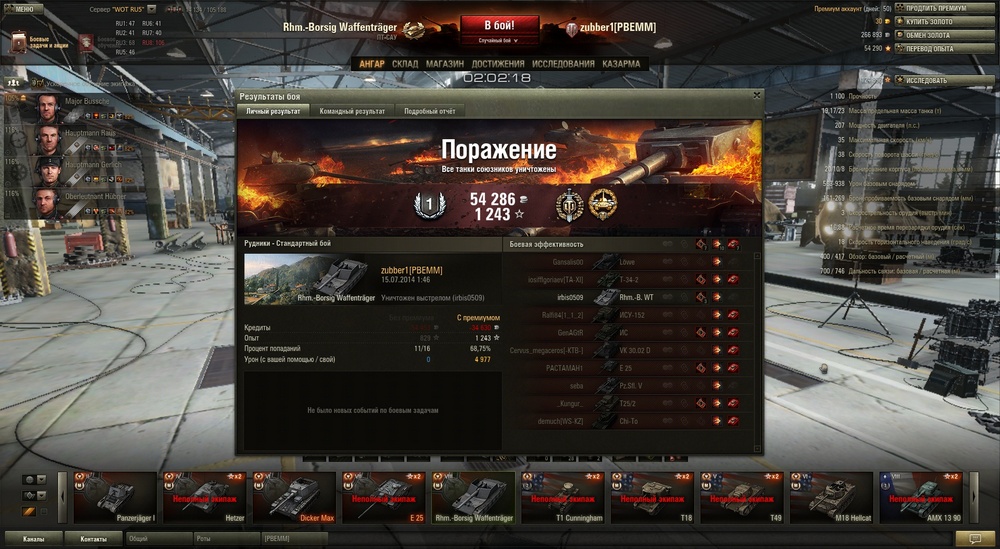
Task: Switch to the Склад section
Action: tap(405, 64)
